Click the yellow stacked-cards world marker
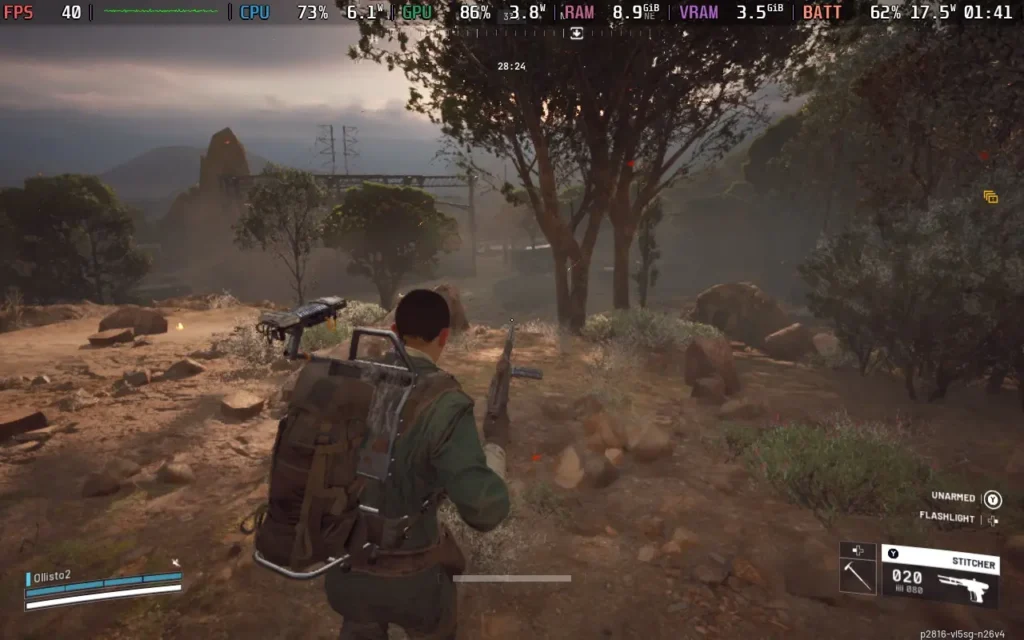1024x640 pixels. point(990,197)
